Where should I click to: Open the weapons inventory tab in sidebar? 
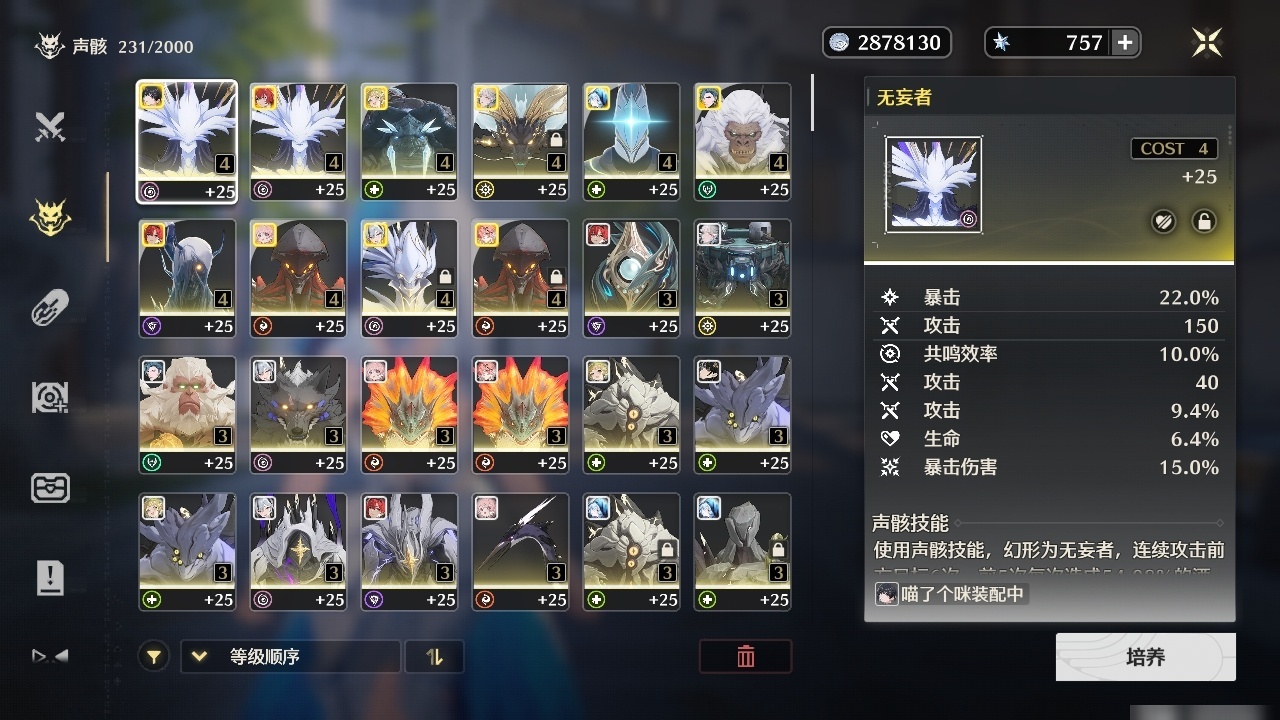[x=50, y=127]
